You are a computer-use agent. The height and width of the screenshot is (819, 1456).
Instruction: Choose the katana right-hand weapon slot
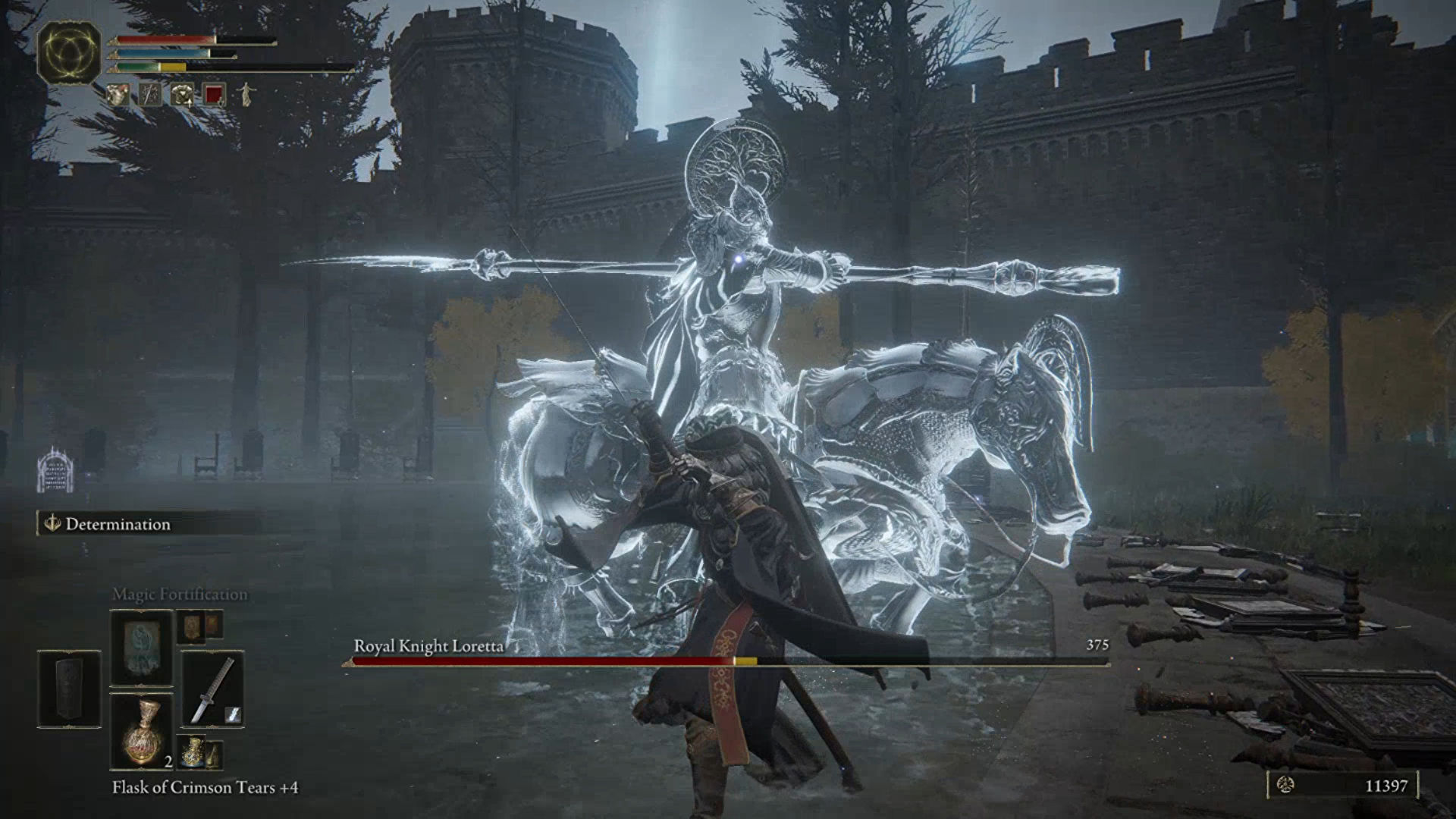(212, 689)
